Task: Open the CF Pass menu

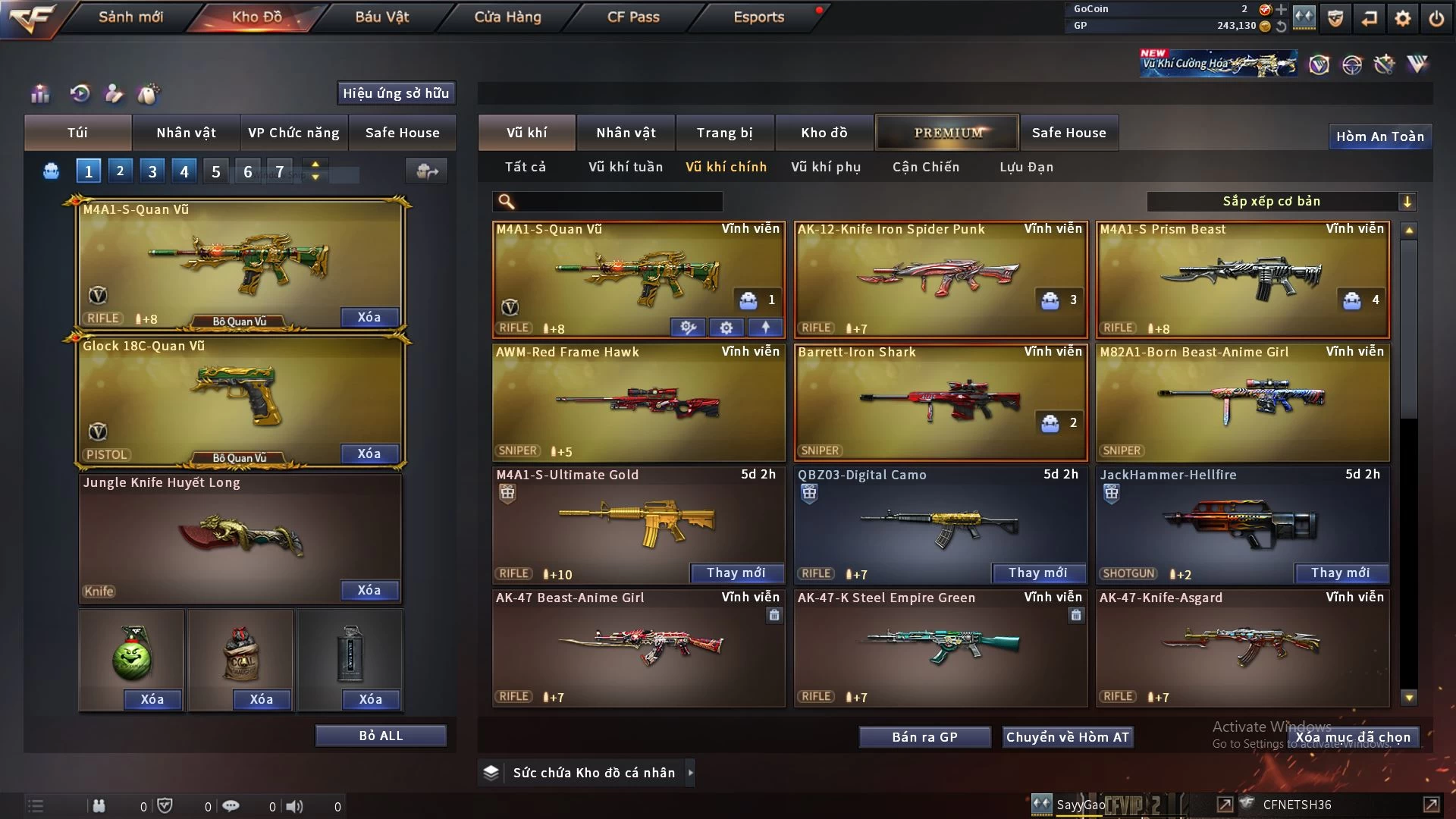Action: tap(633, 17)
